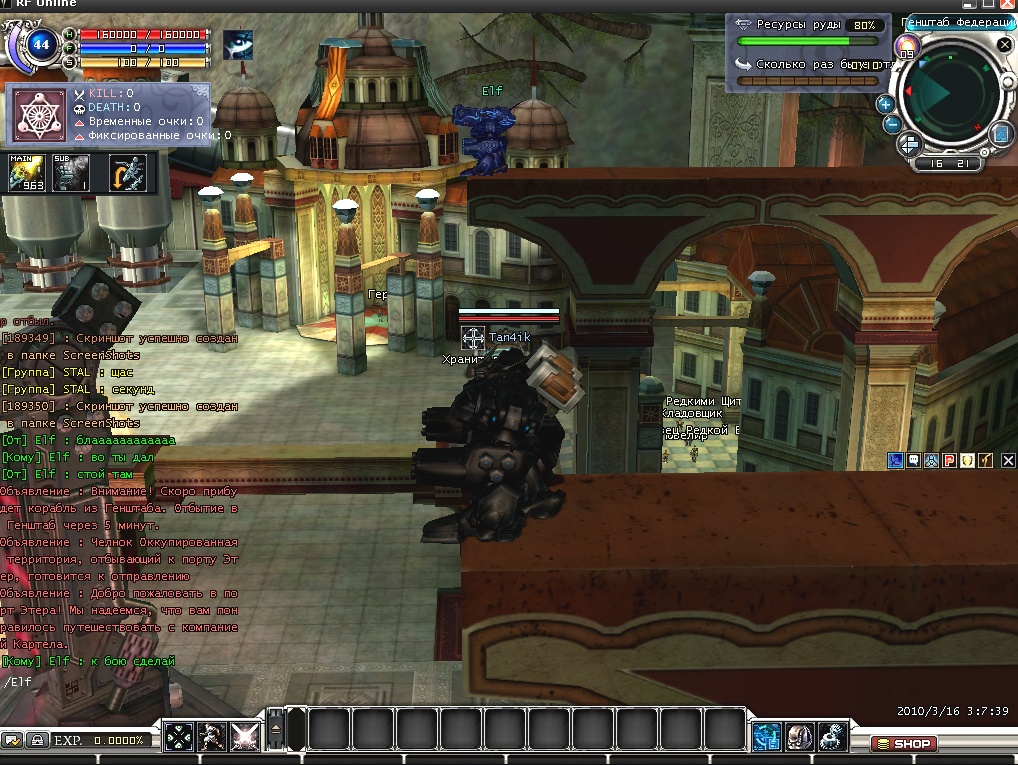The image size is (1018, 765).
Task: Open the SHOP button
Action: point(903,743)
